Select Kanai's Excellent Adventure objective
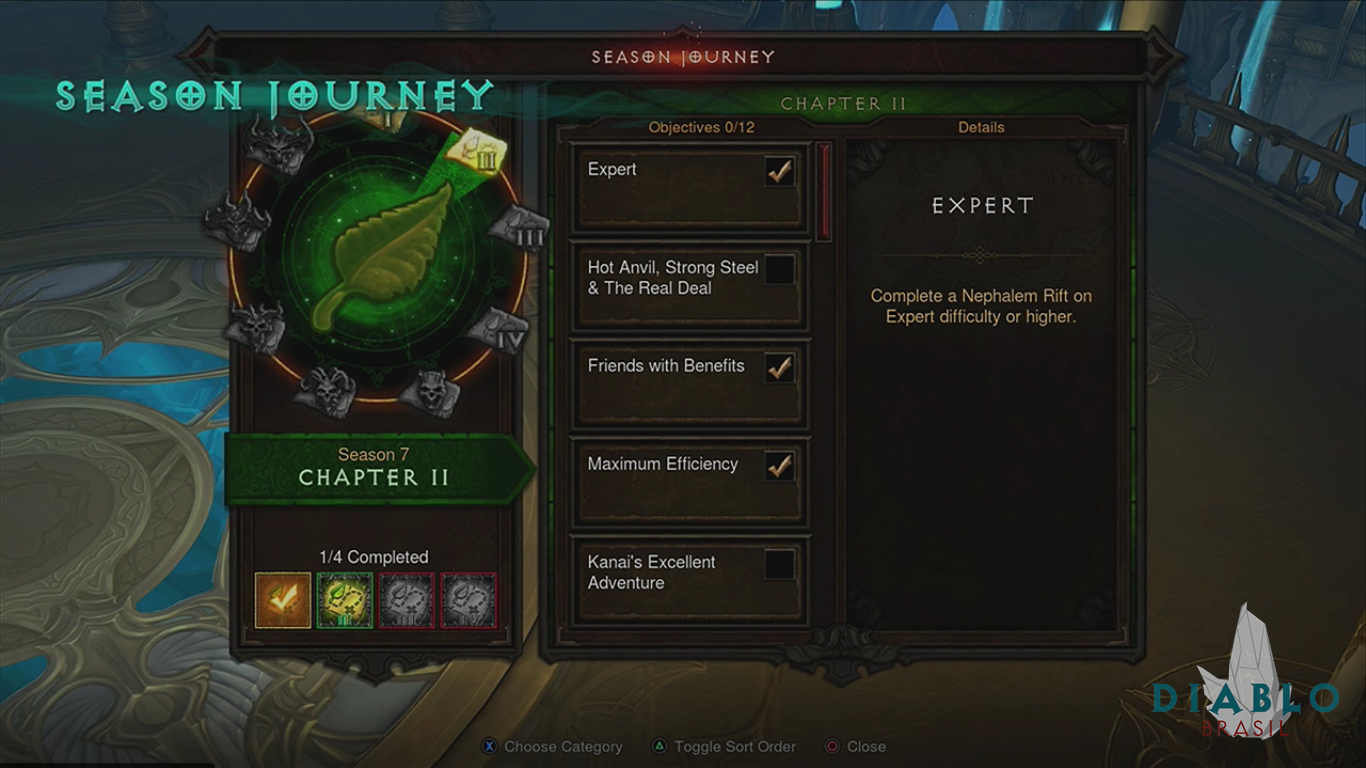The image size is (1366, 768). click(x=689, y=581)
